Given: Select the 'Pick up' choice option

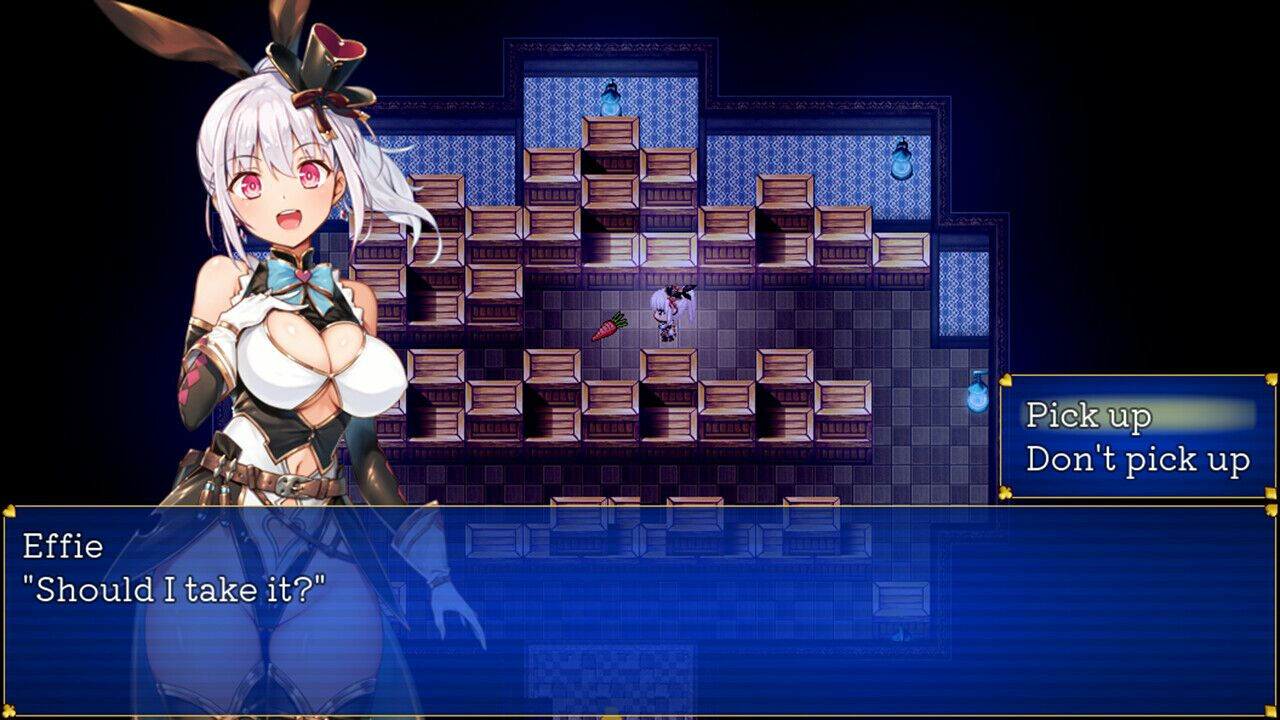Looking at the screenshot, I should point(1086,414).
